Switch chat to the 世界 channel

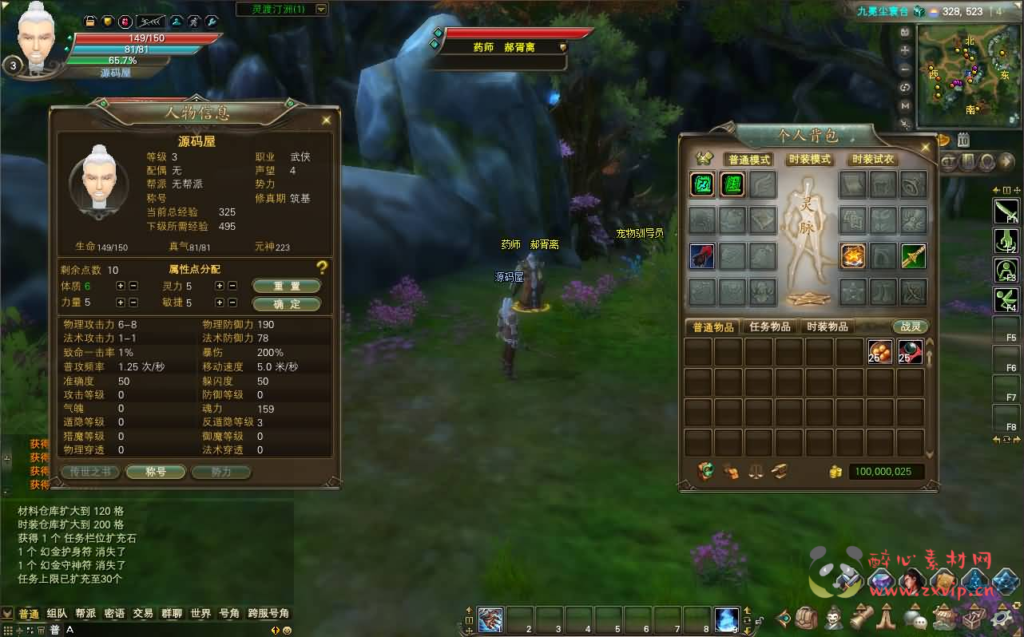(201, 613)
